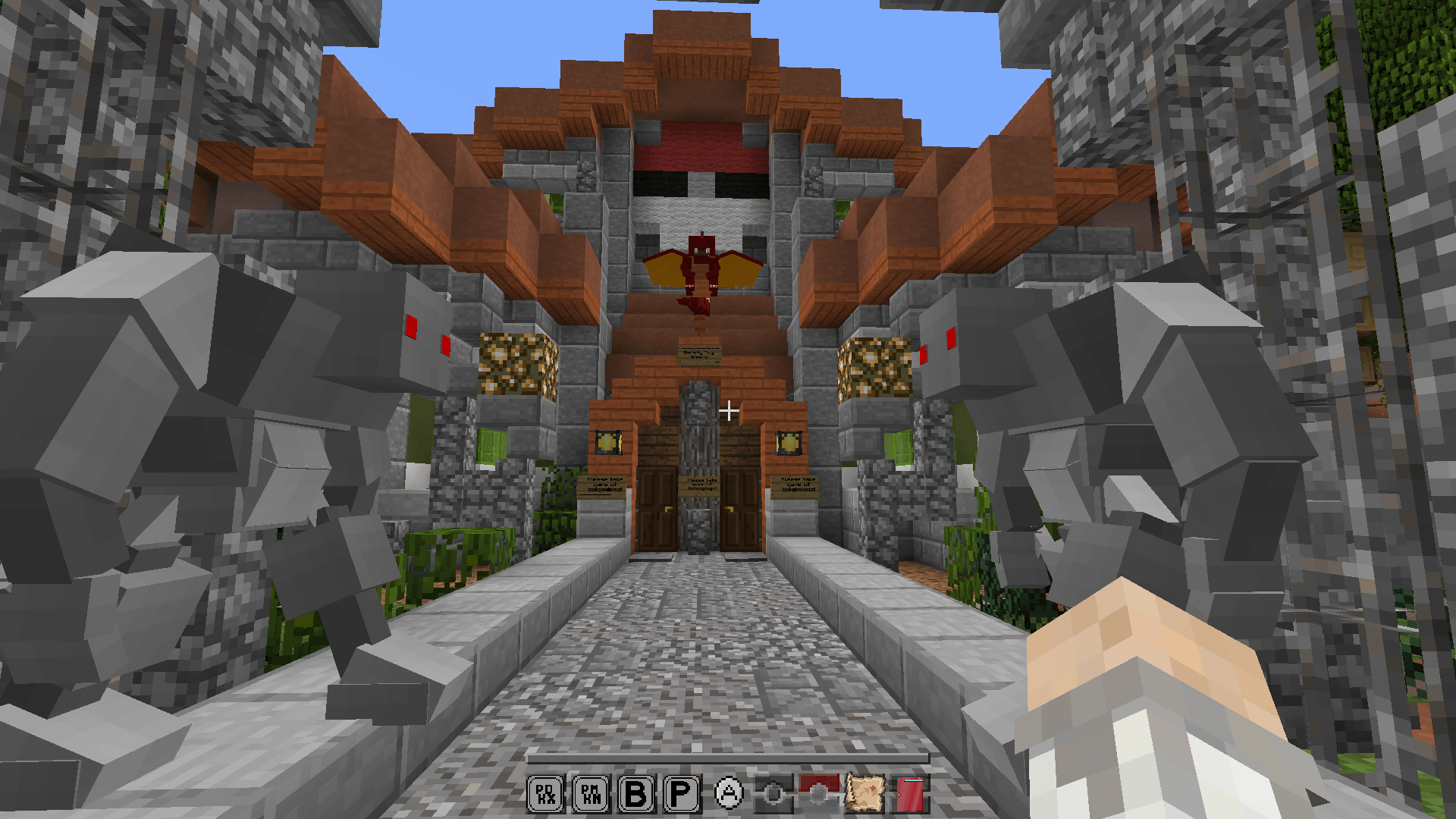Select the PMKN hotbar slot
The height and width of the screenshot is (819, 1456).
591,794
